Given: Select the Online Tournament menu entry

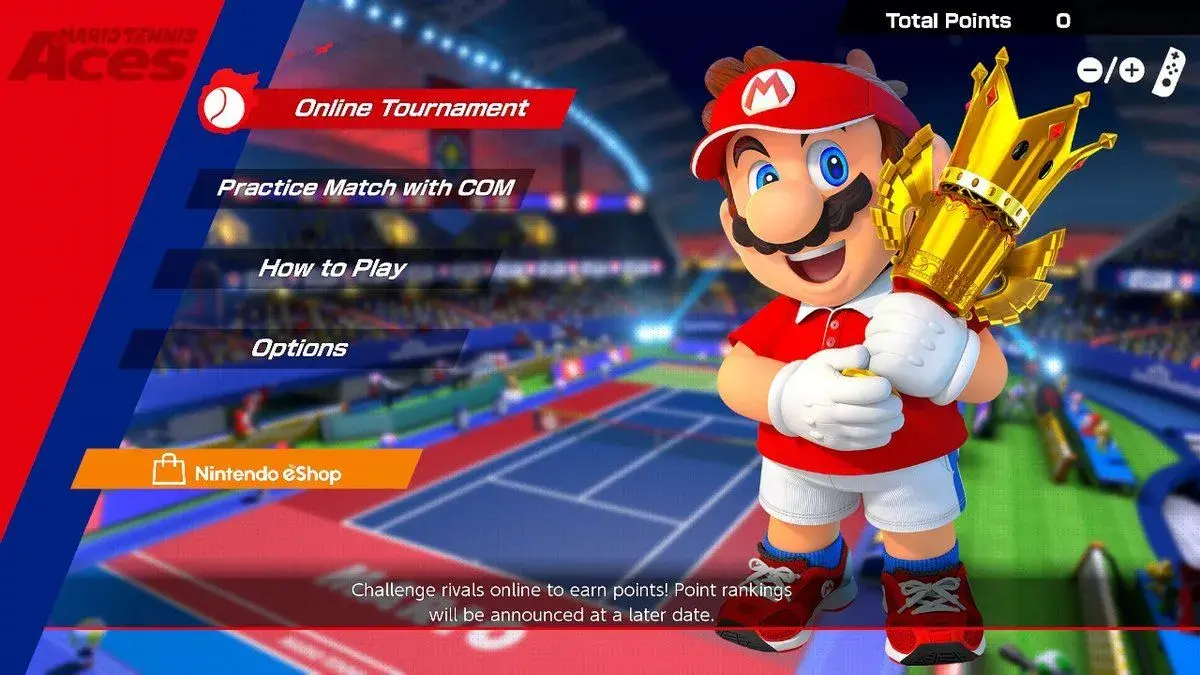Looking at the screenshot, I should (x=411, y=108).
